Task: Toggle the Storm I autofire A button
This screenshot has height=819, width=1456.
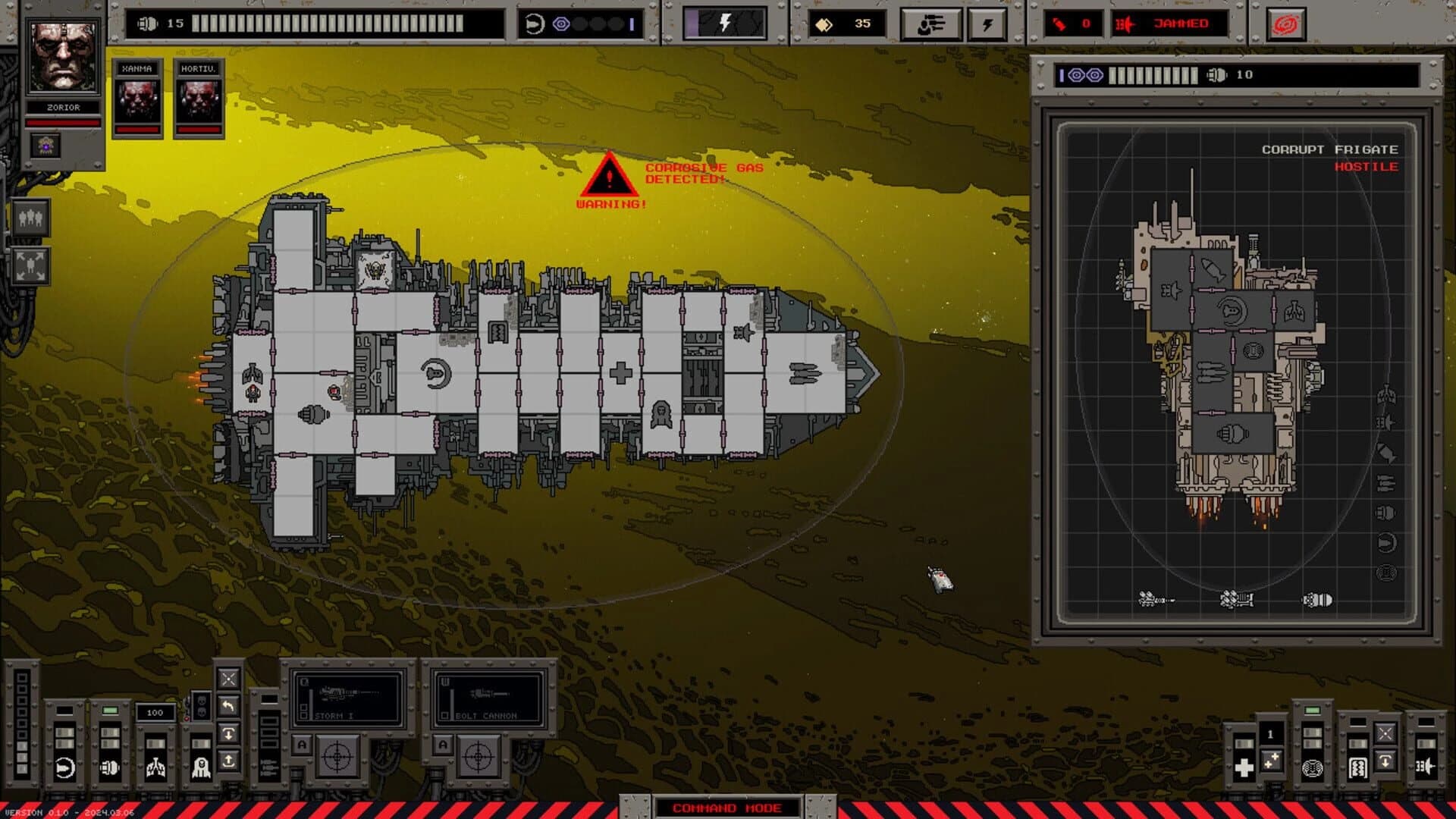Action: pos(302,745)
